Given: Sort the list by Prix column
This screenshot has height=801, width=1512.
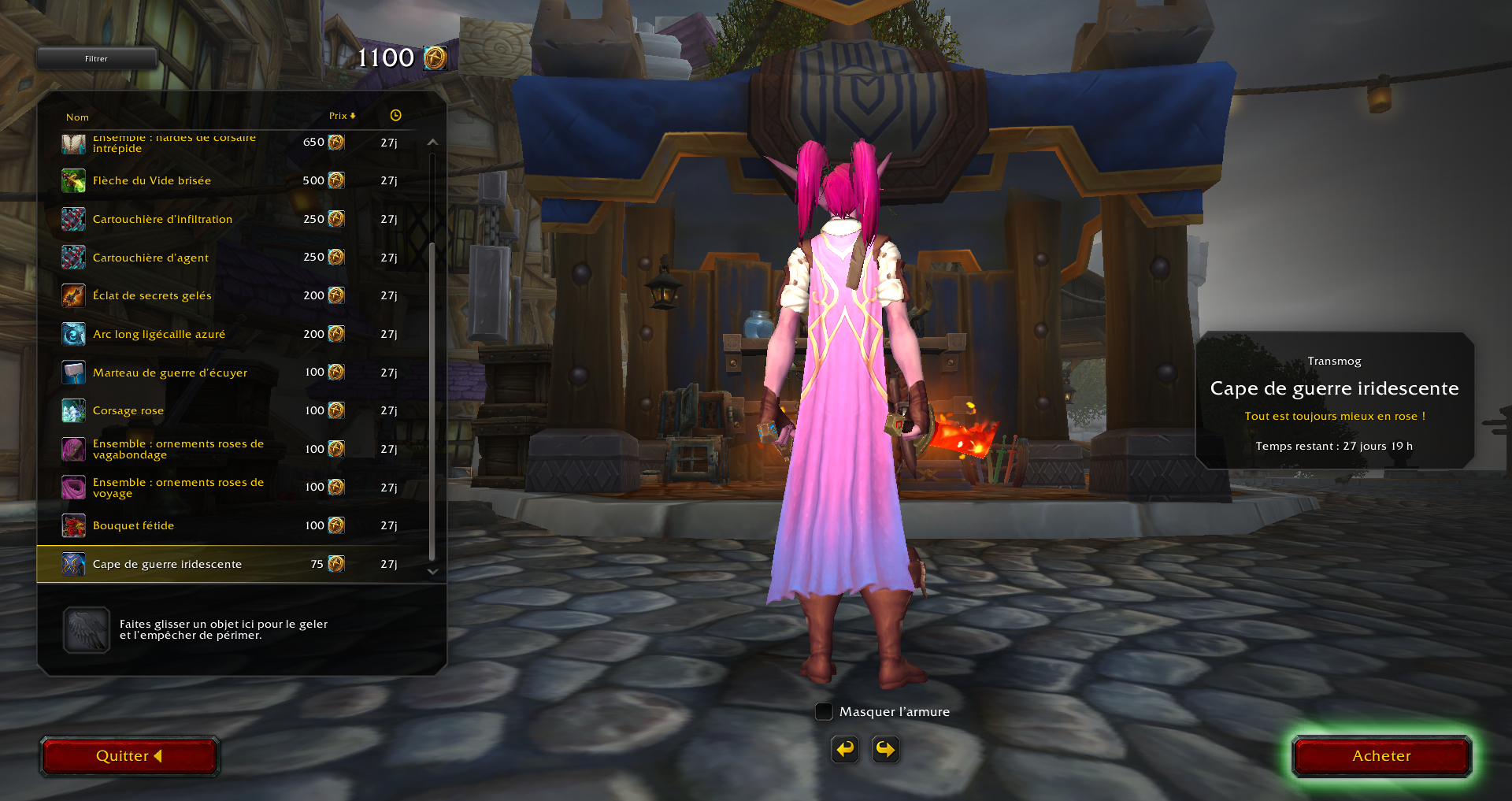Looking at the screenshot, I should click(x=342, y=116).
